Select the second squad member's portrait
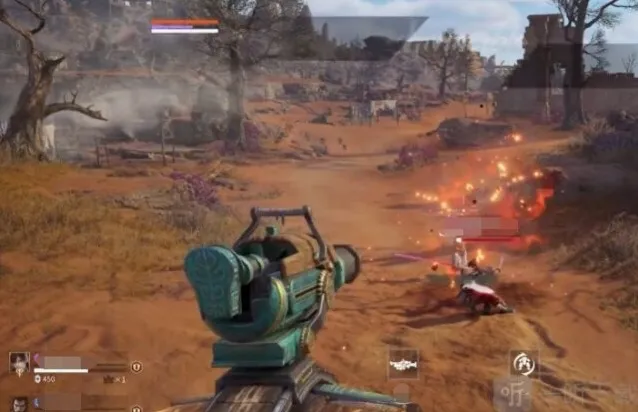The width and height of the screenshot is (638, 412). pos(19,402)
